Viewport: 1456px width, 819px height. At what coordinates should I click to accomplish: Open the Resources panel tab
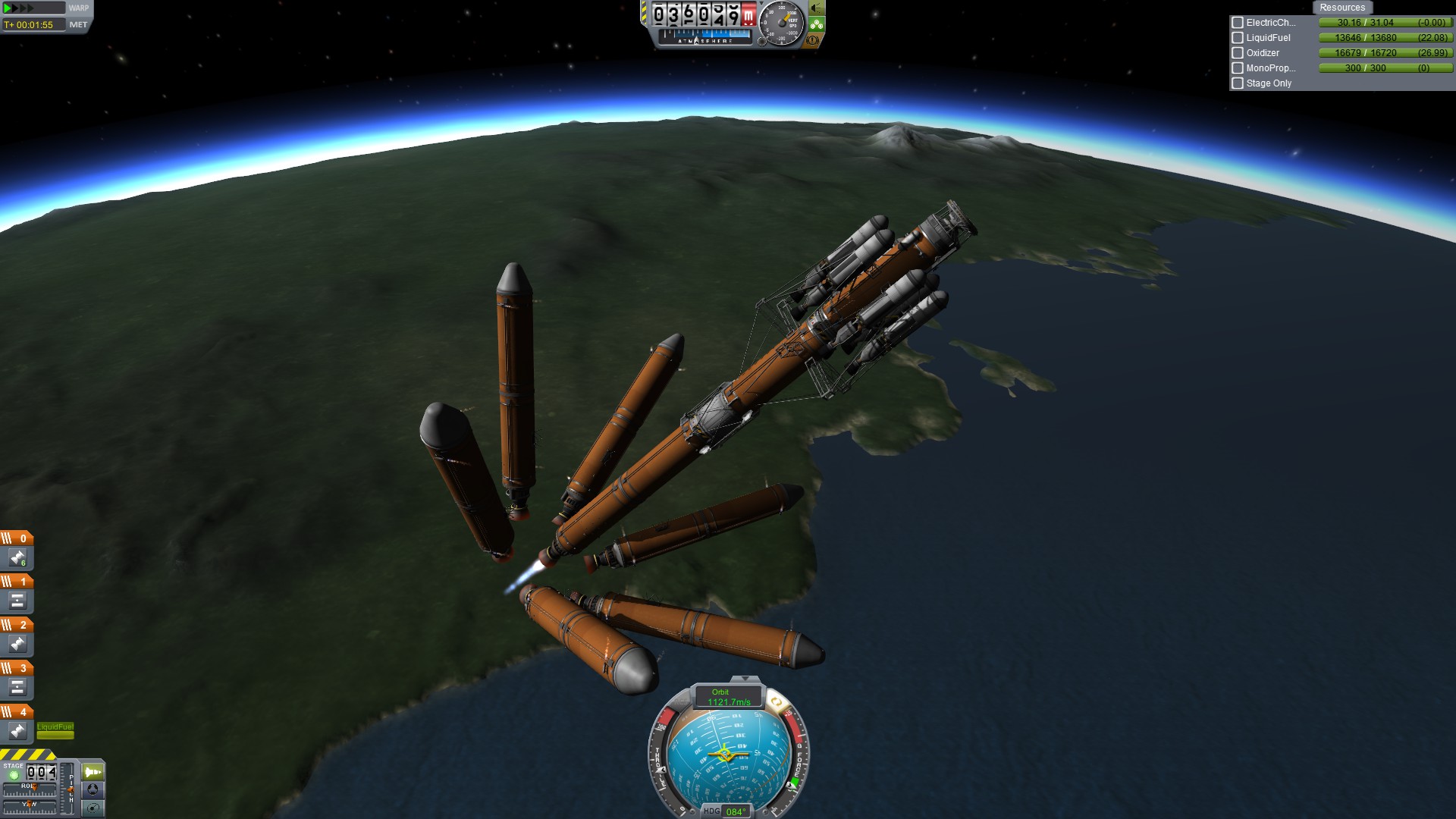click(x=1341, y=8)
